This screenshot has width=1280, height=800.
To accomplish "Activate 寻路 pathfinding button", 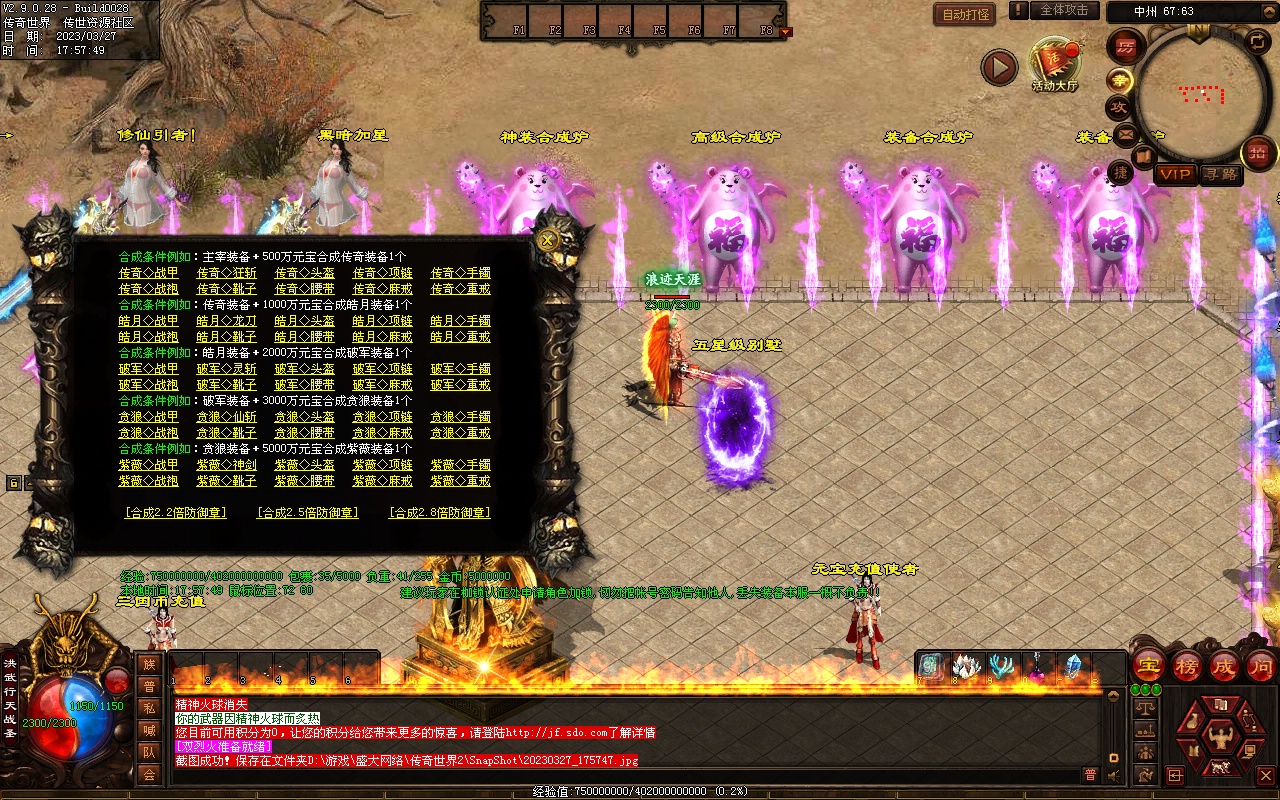I will tap(1219, 174).
